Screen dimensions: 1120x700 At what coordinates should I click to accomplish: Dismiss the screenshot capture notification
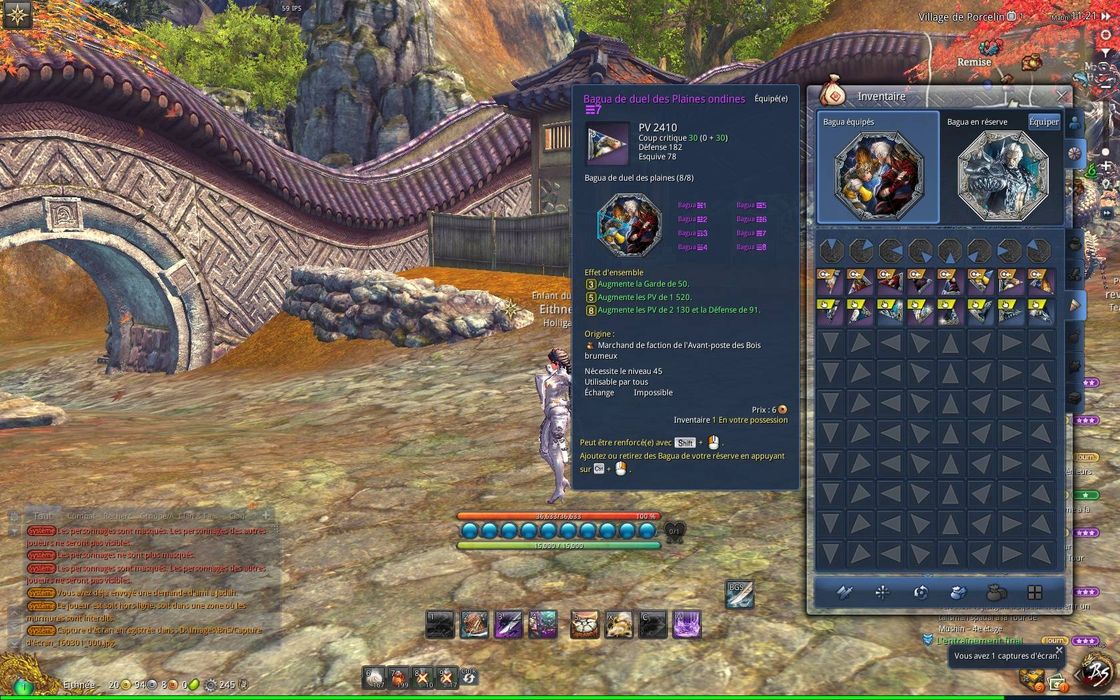pos(1058,650)
